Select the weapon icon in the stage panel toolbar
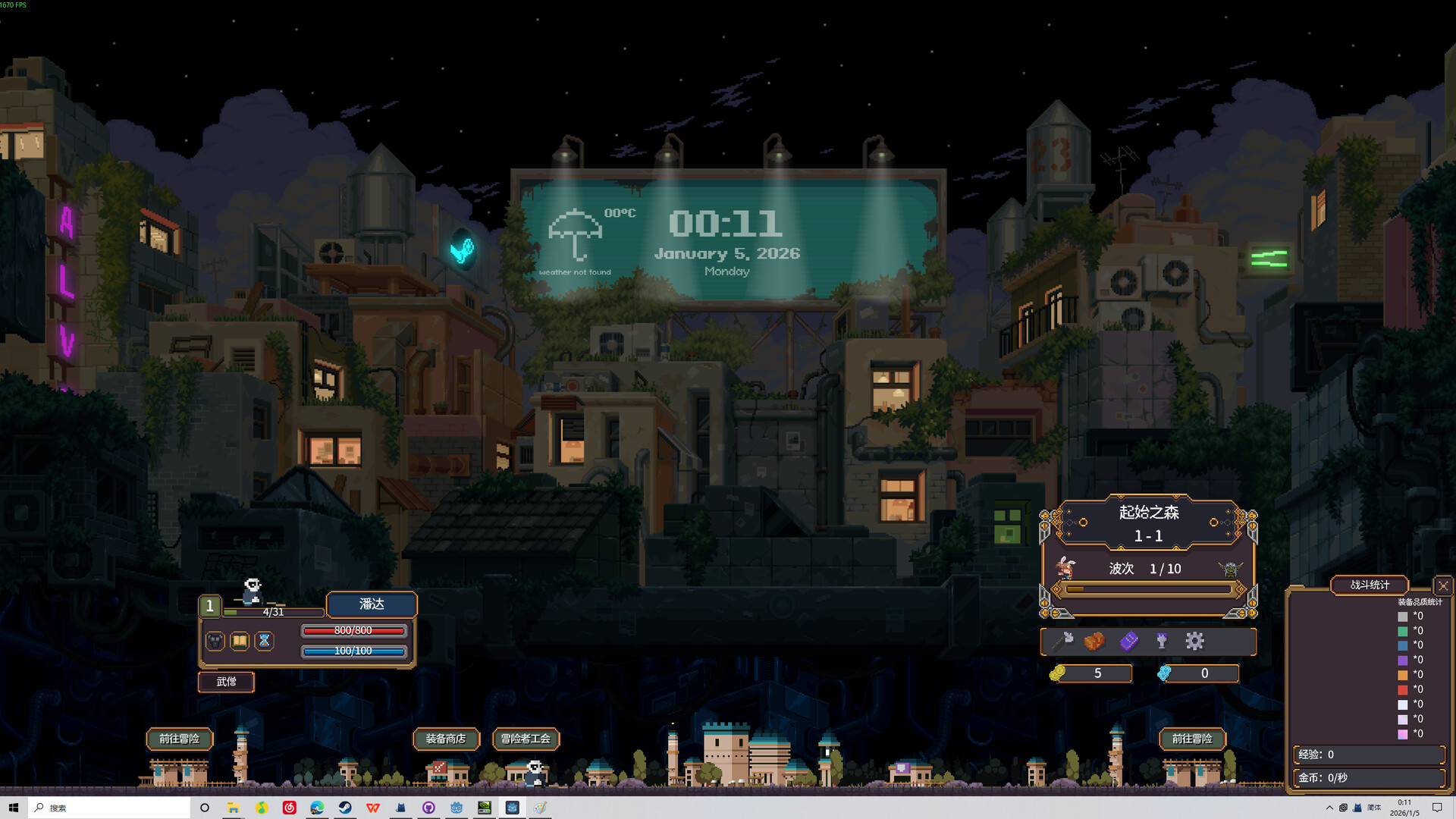This screenshot has width=1456, height=819. [1064, 639]
